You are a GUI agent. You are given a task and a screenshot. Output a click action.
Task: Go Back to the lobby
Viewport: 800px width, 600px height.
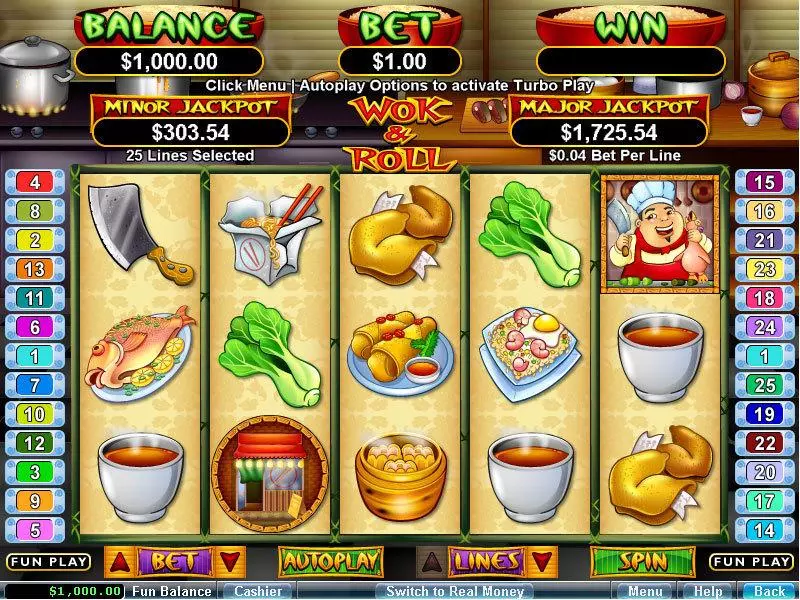(769, 591)
